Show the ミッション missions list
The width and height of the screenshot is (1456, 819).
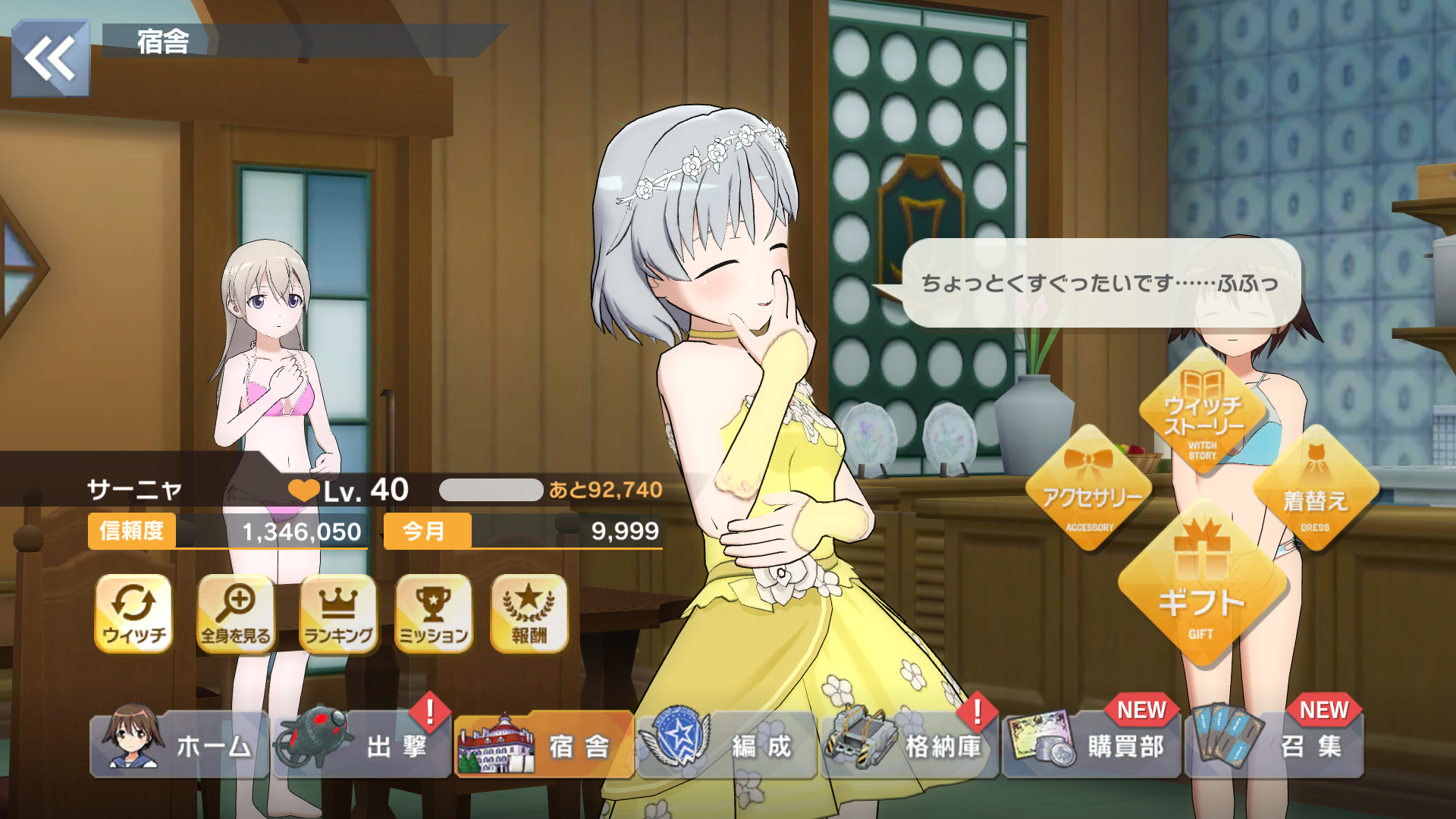(x=434, y=613)
